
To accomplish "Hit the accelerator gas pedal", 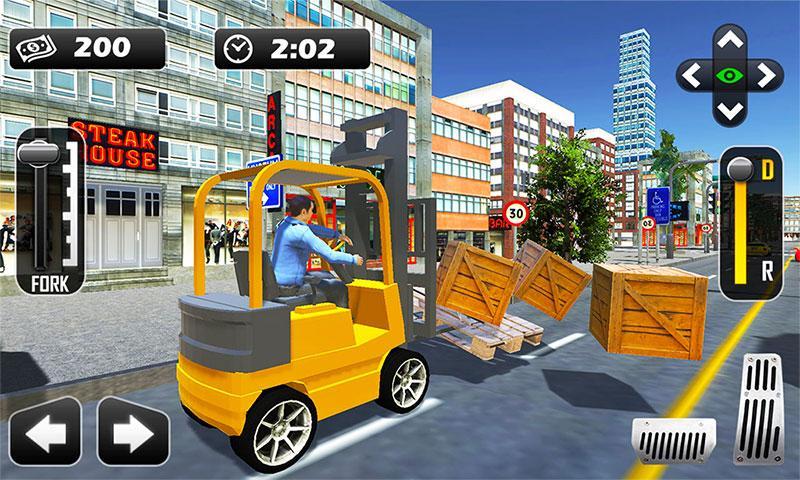I will coord(757,405).
